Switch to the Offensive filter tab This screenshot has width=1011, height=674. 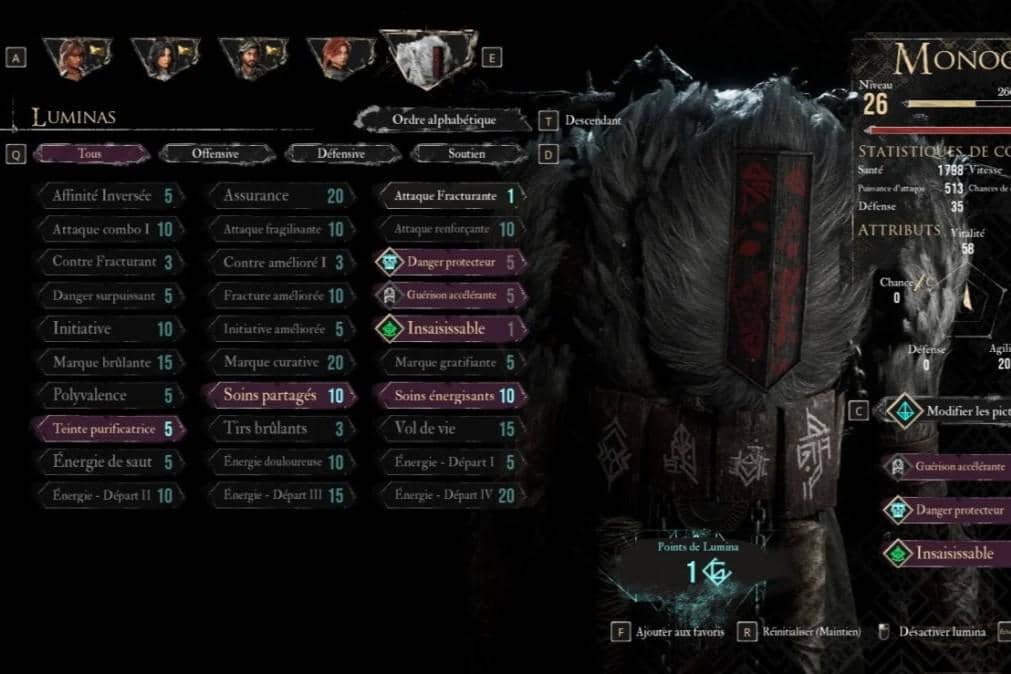tap(215, 154)
